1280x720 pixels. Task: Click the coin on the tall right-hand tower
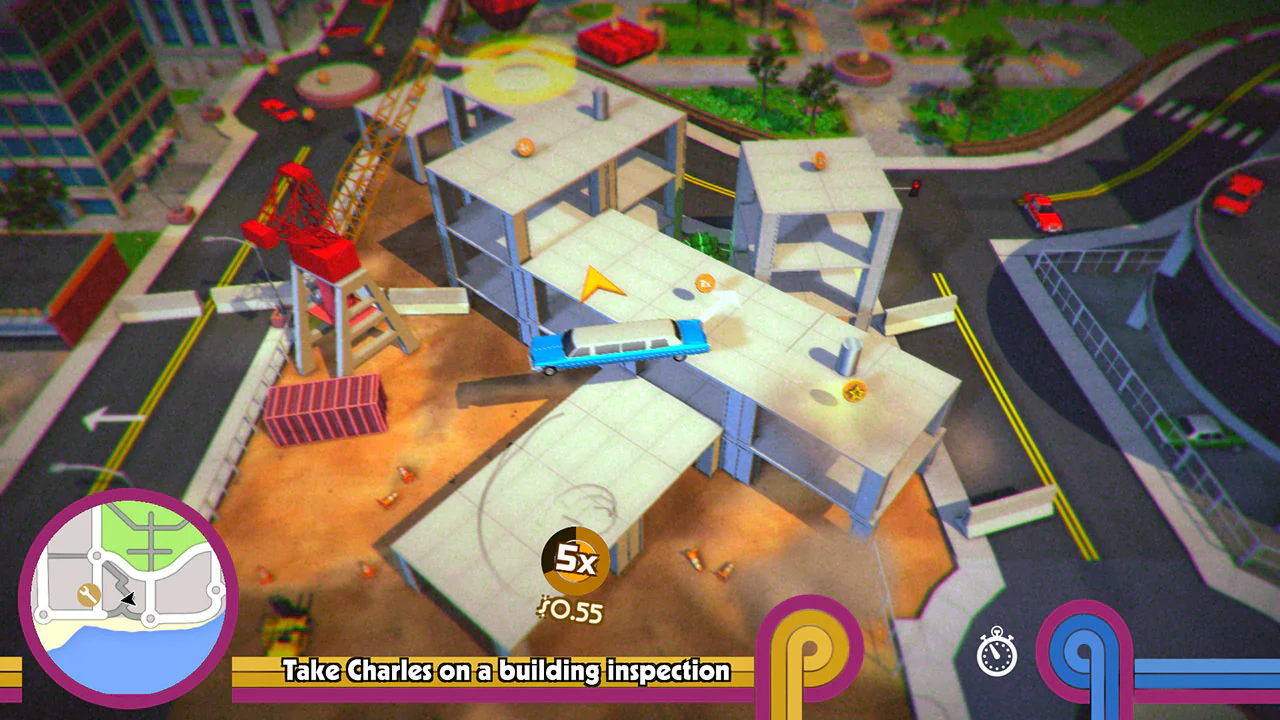click(822, 158)
